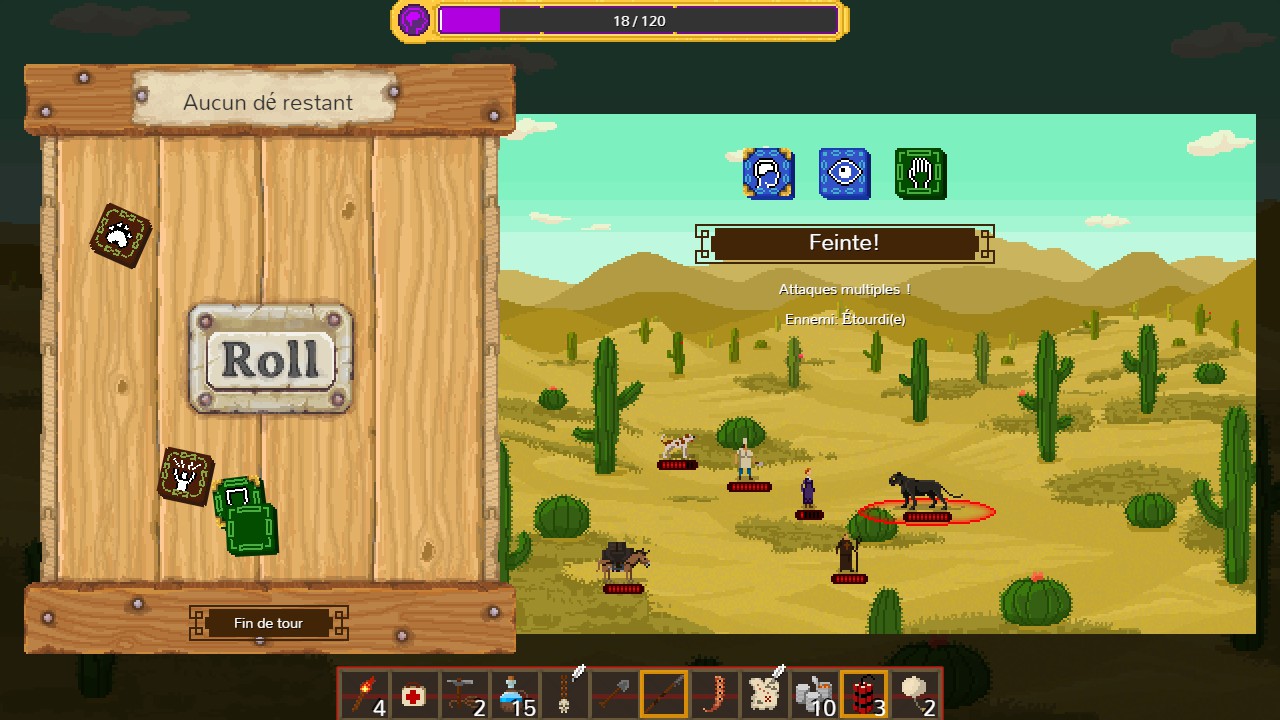Select the blue potion flask slot
This screenshot has height=720, width=1280.
514,693
